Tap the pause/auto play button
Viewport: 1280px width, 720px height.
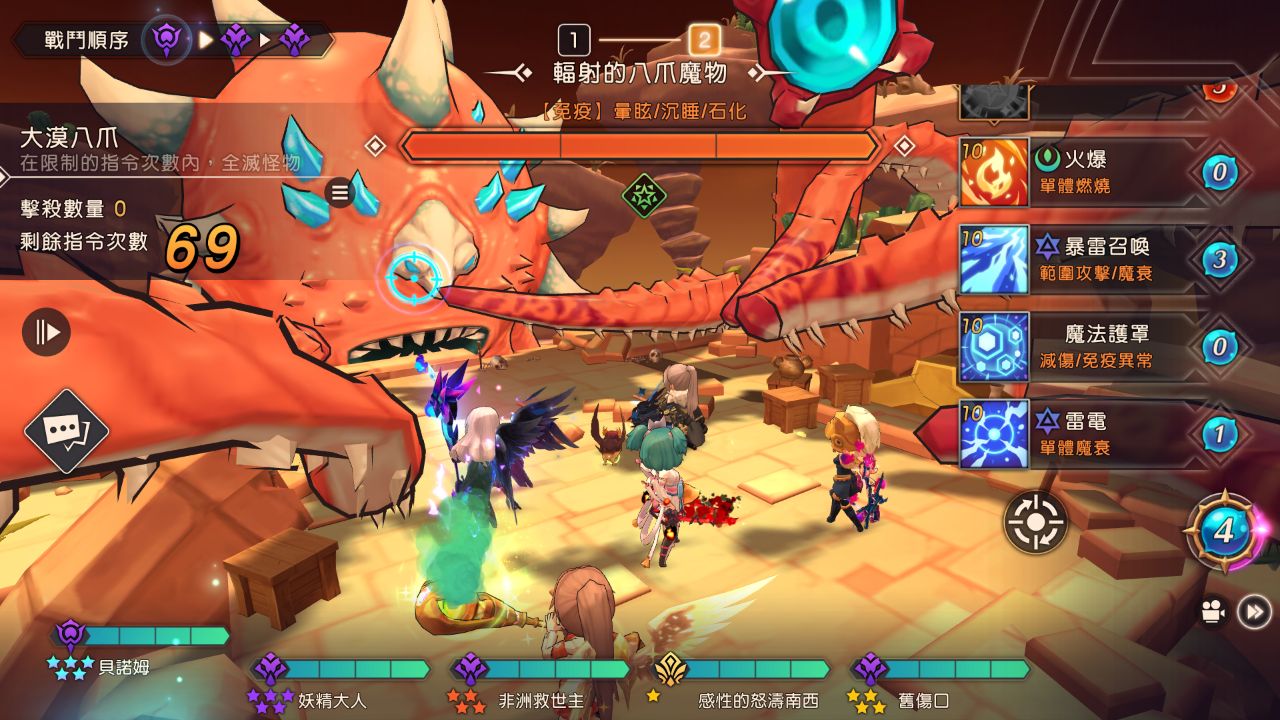click(47, 332)
